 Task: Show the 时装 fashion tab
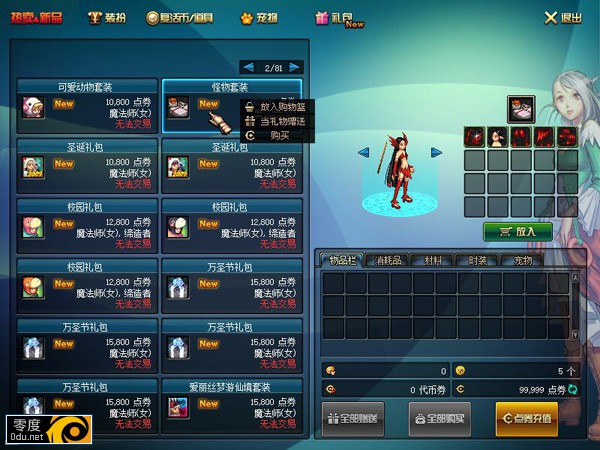(x=478, y=260)
